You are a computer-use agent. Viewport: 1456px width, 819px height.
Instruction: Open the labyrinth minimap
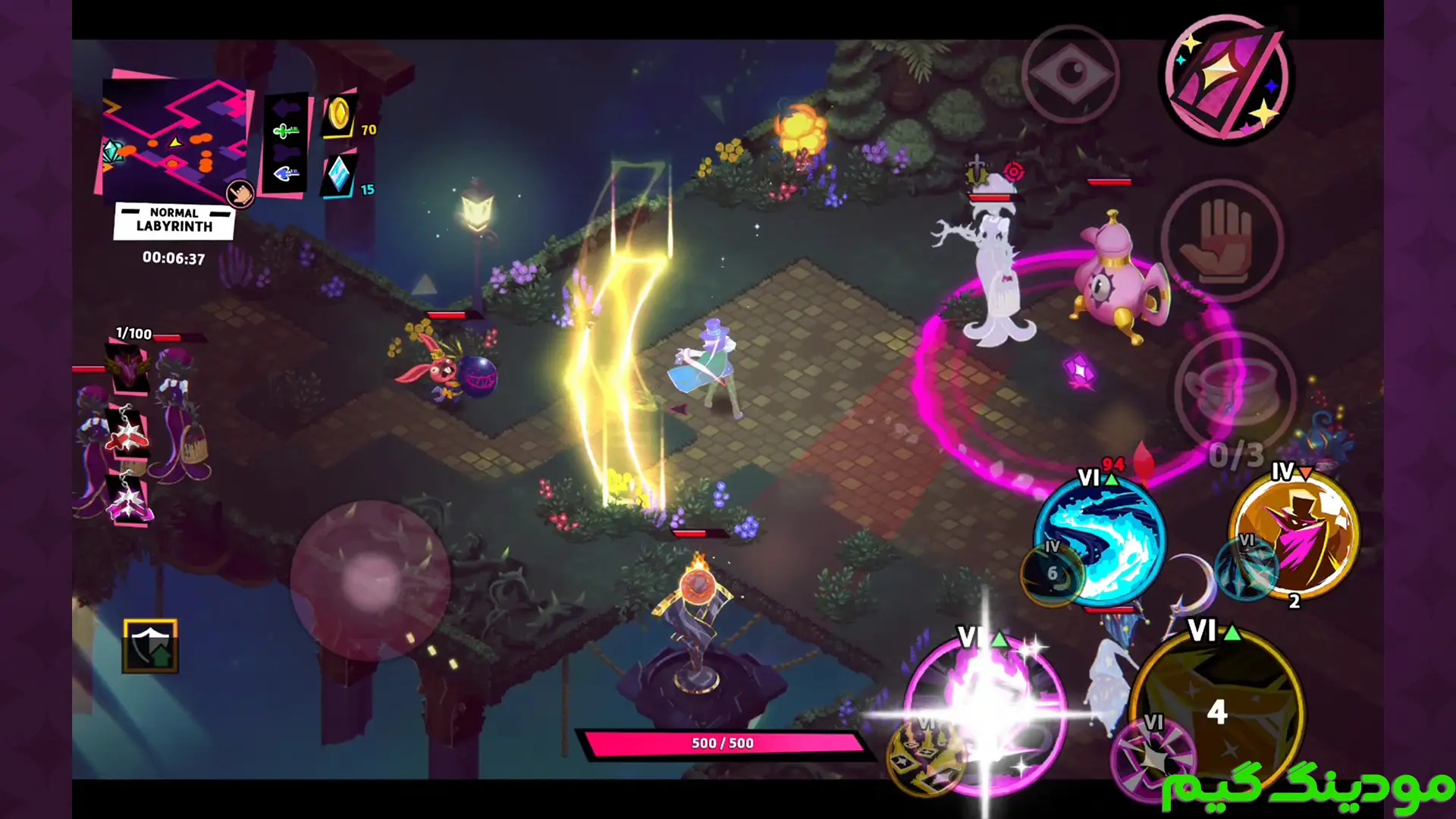coord(173,136)
